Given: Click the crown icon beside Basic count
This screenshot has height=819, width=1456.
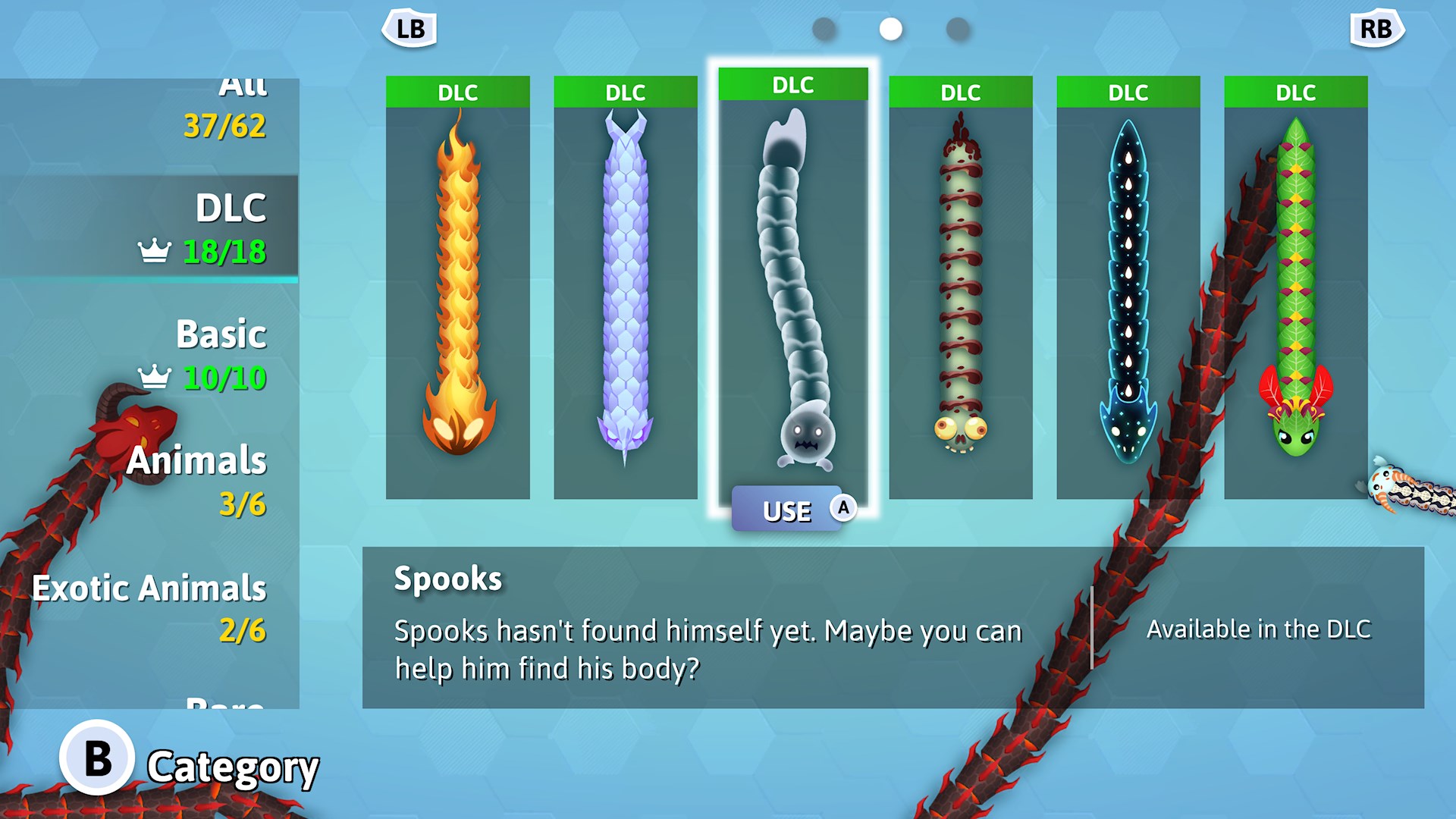Looking at the screenshot, I should pyautogui.click(x=155, y=373).
